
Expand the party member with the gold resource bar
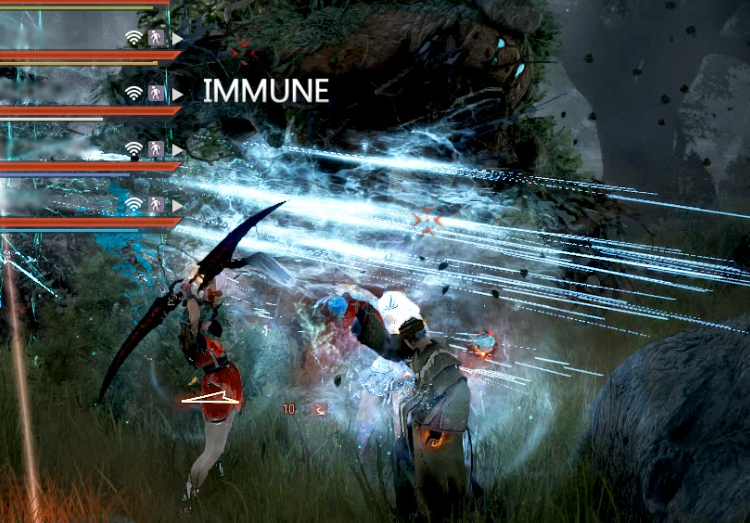178,38
